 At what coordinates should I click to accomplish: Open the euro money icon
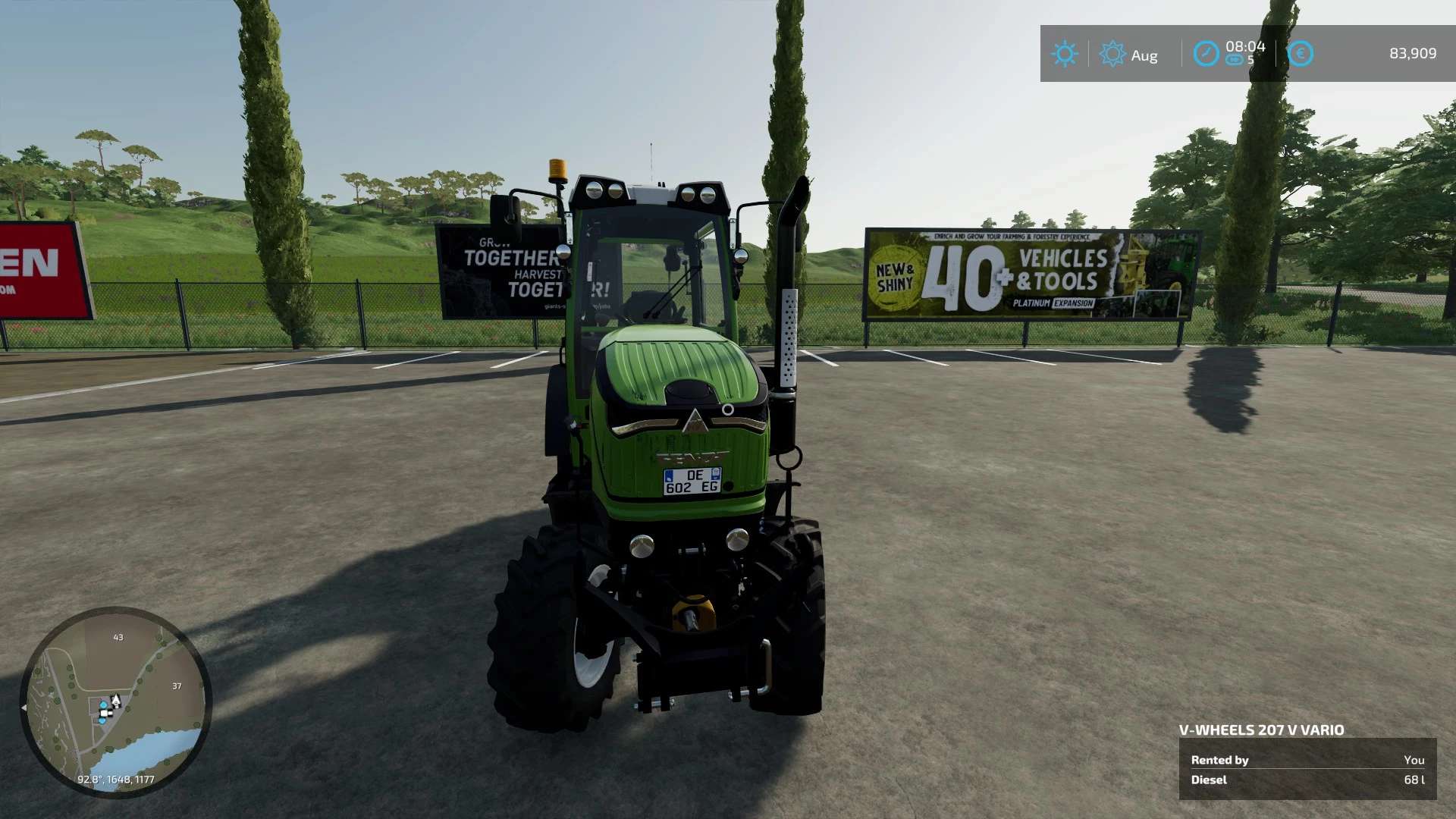[1300, 54]
